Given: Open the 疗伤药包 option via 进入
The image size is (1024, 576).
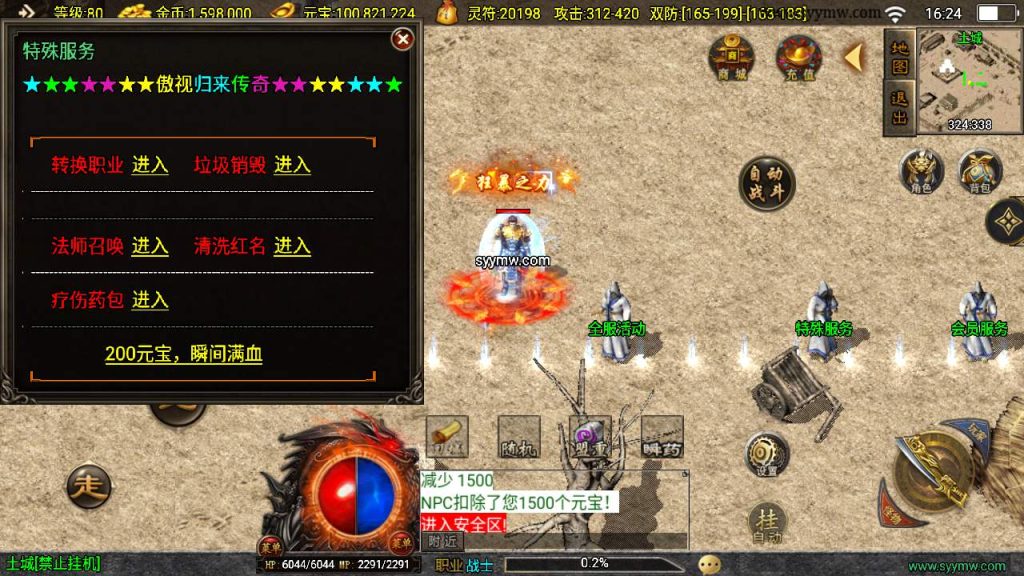Looking at the screenshot, I should pos(150,300).
